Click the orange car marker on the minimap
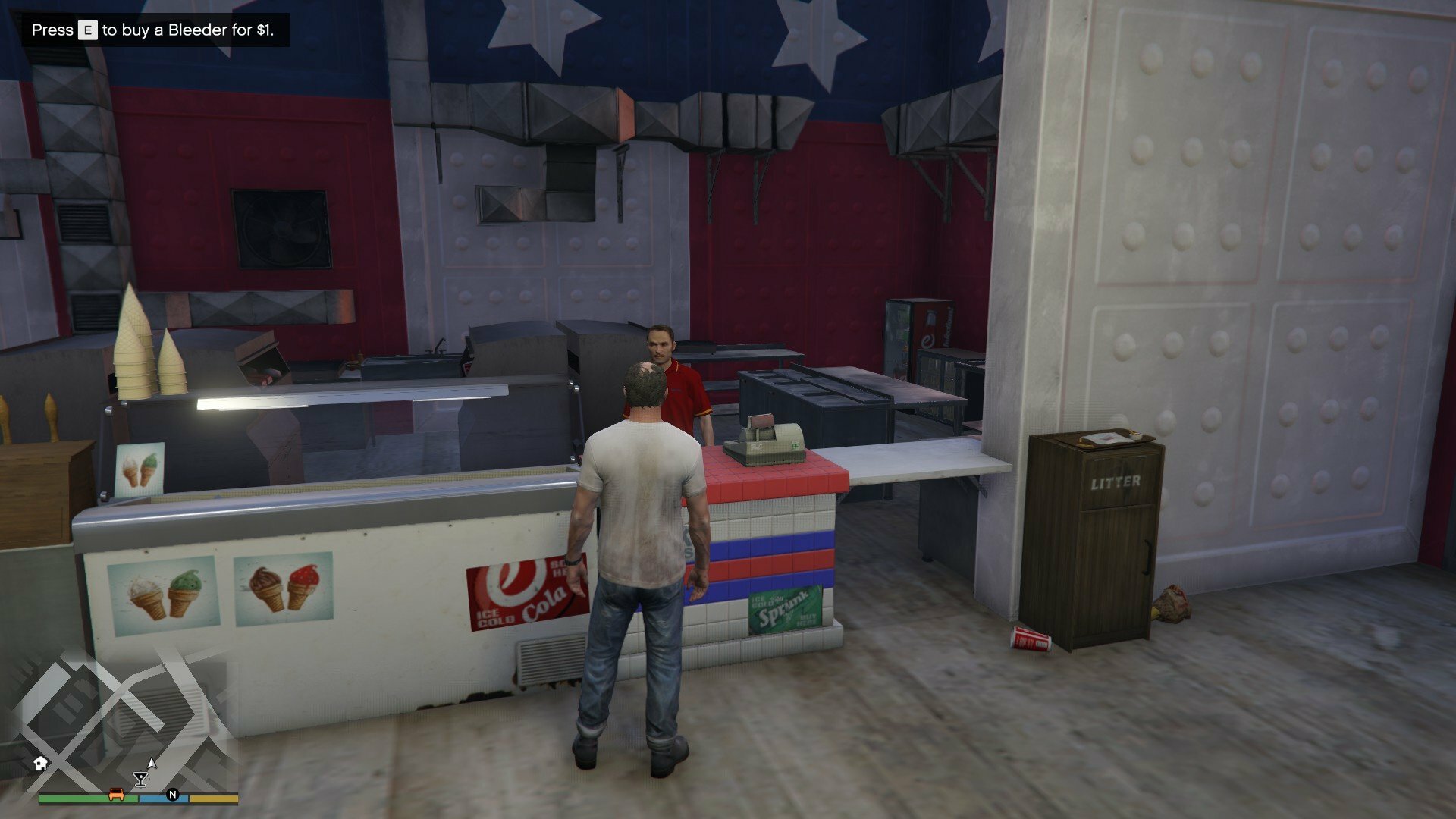Image resolution: width=1456 pixels, height=819 pixels. pyautogui.click(x=116, y=794)
